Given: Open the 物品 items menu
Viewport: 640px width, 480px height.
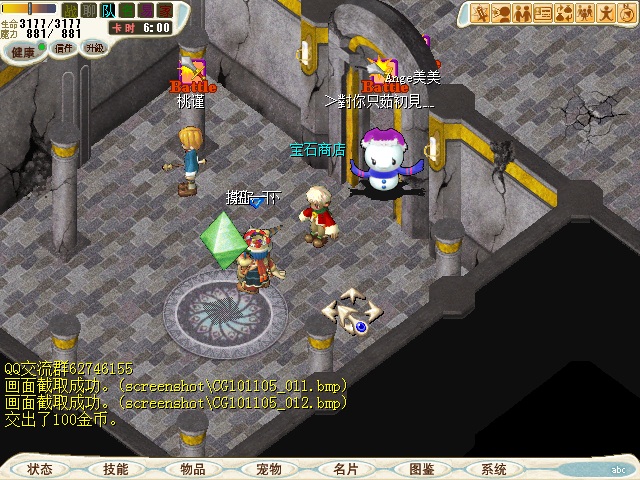Looking at the screenshot, I should (x=193, y=469).
